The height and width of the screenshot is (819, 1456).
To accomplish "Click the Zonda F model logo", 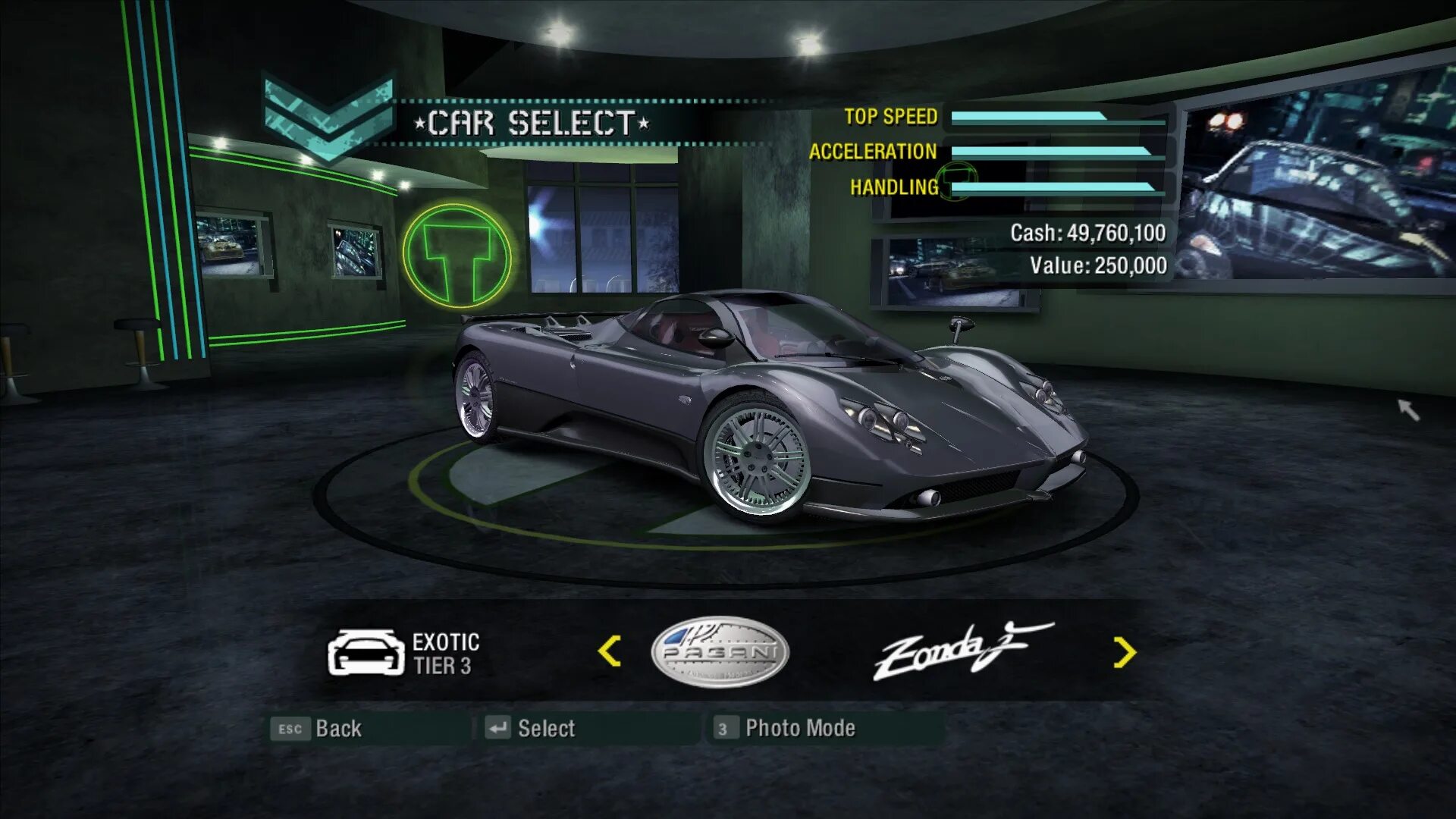I will 961,650.
